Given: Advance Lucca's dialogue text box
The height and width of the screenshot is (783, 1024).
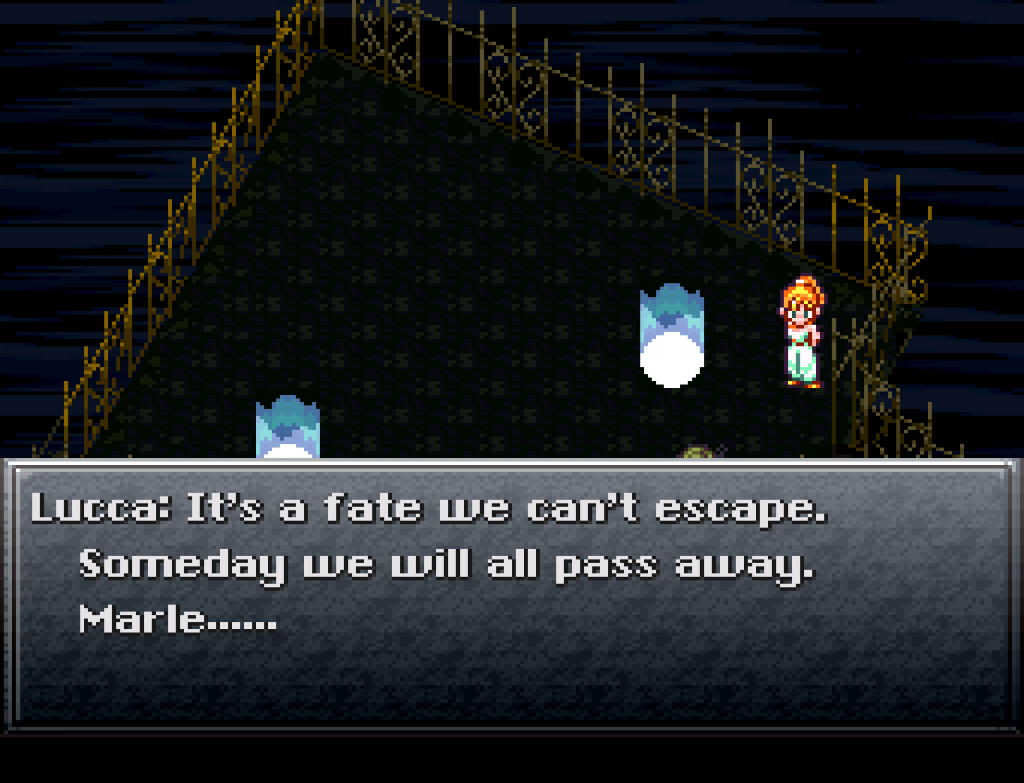Looking at the screenshot, I should (512, 594).
